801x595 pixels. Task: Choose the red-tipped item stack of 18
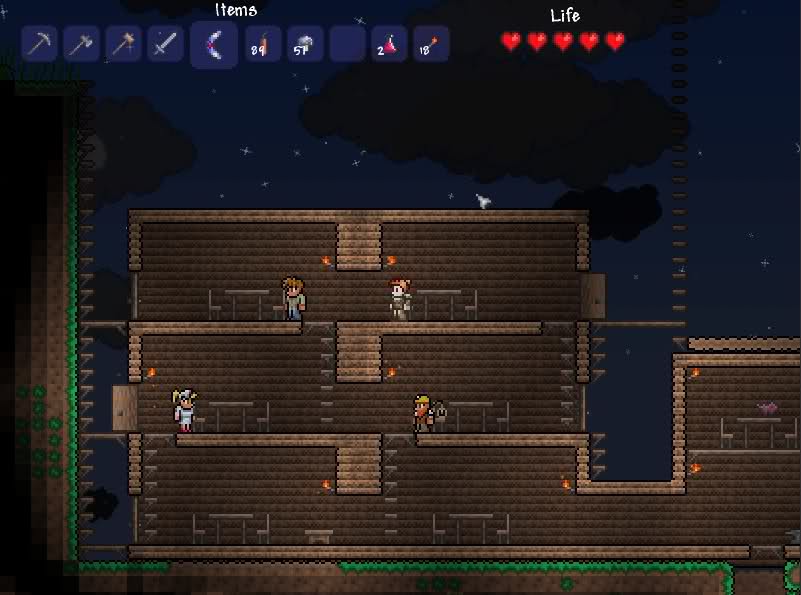[431, 44]
